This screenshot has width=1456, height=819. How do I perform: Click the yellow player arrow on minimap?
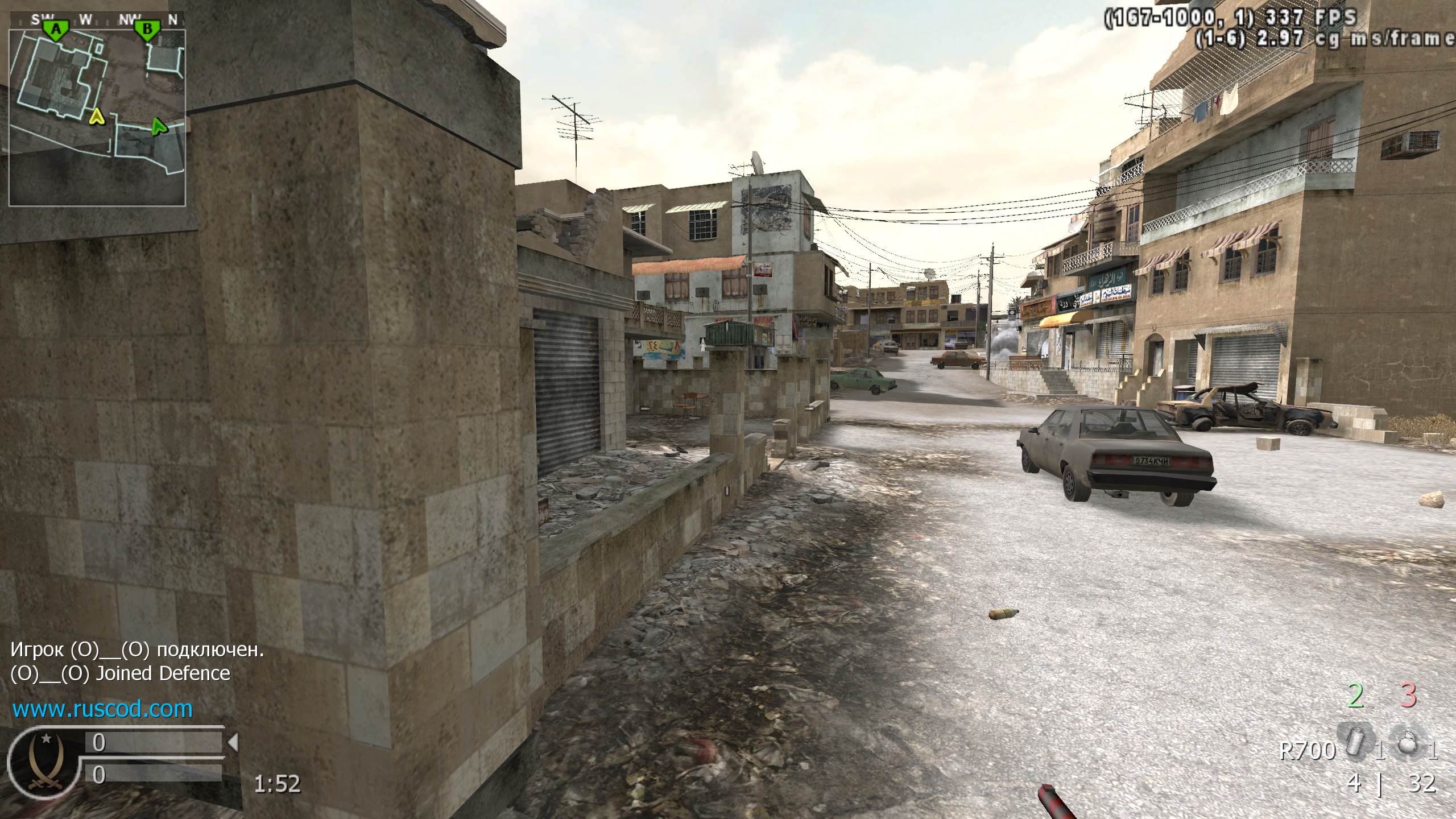(x=97, y=117)
